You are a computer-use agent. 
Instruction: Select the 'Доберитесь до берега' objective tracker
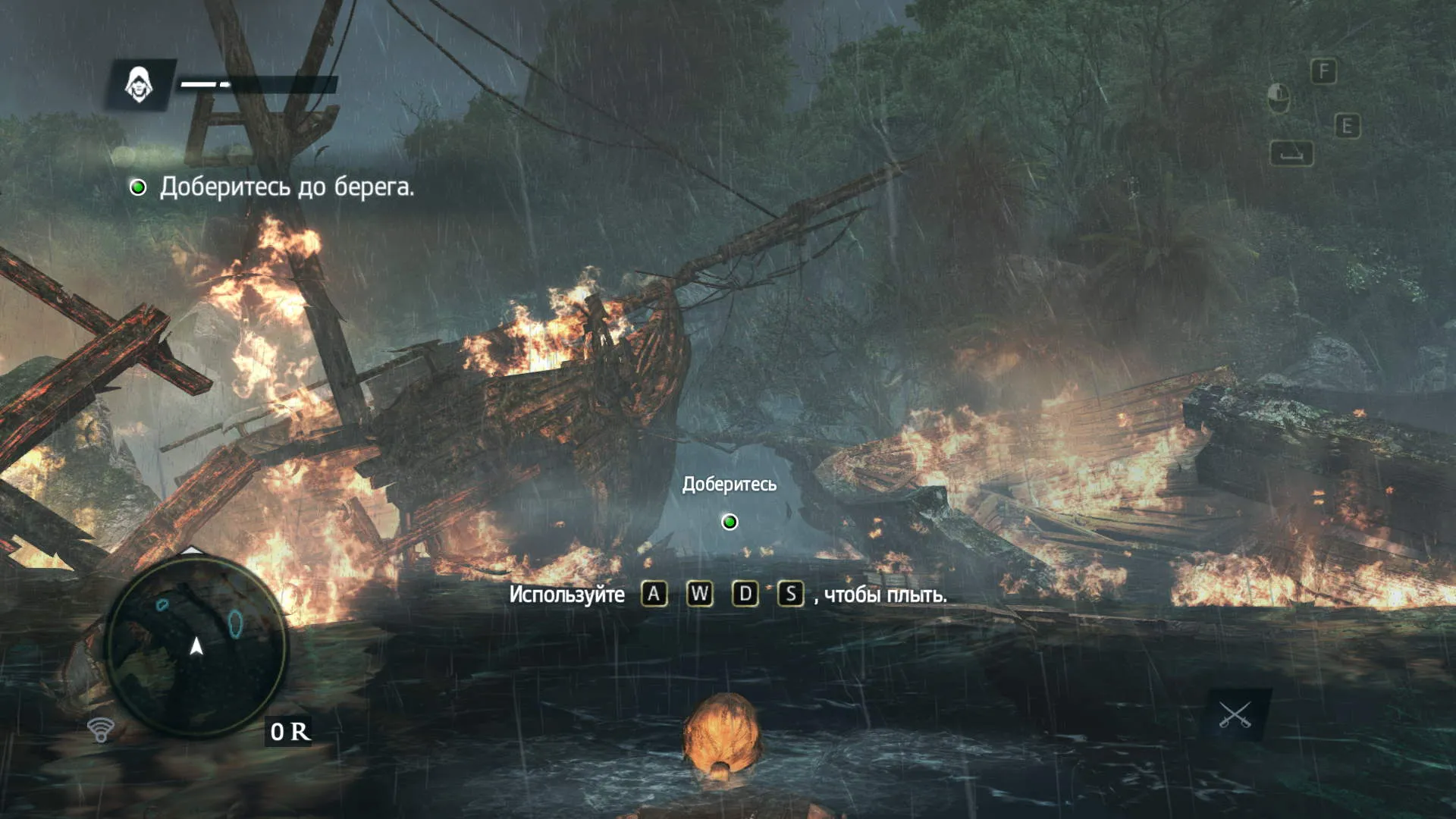coord(274,187)
